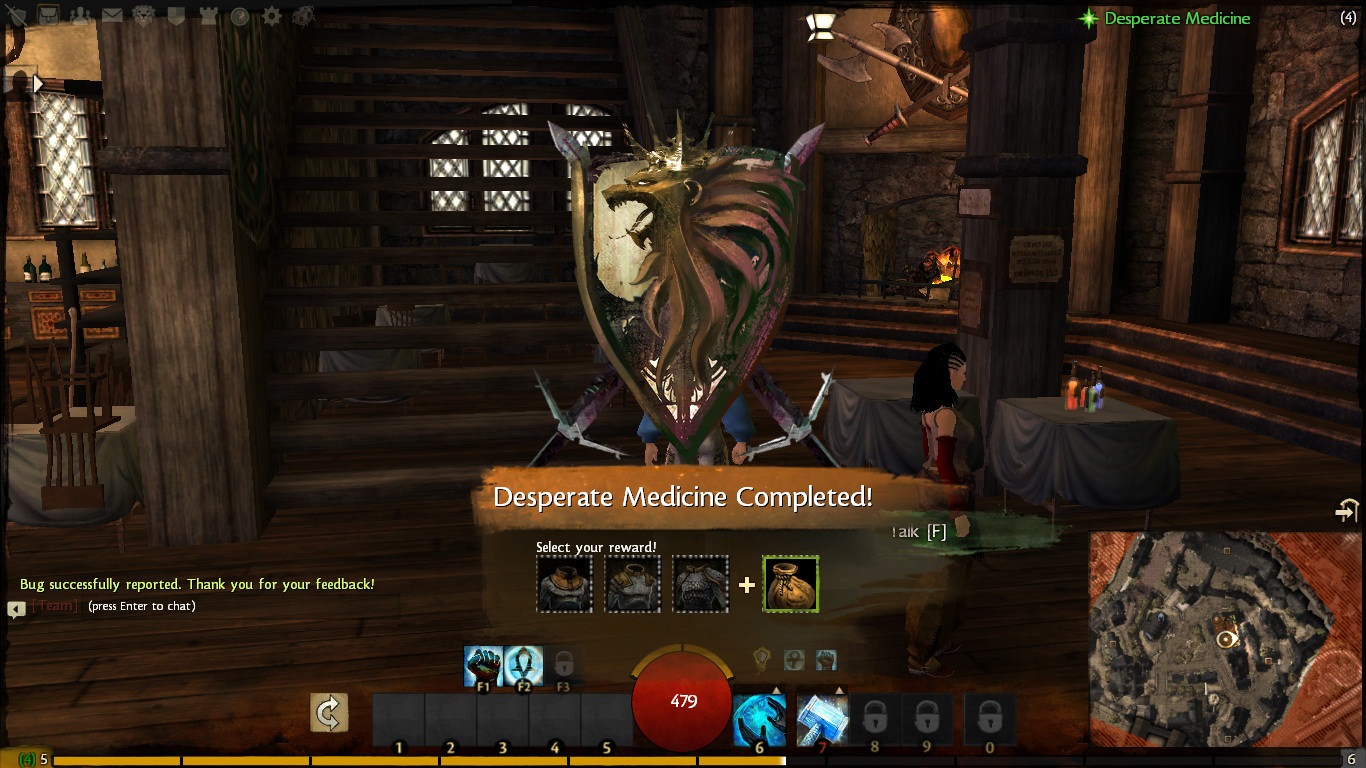
Task: Select the brown sack bonus reward
Action: pos(791,584)
